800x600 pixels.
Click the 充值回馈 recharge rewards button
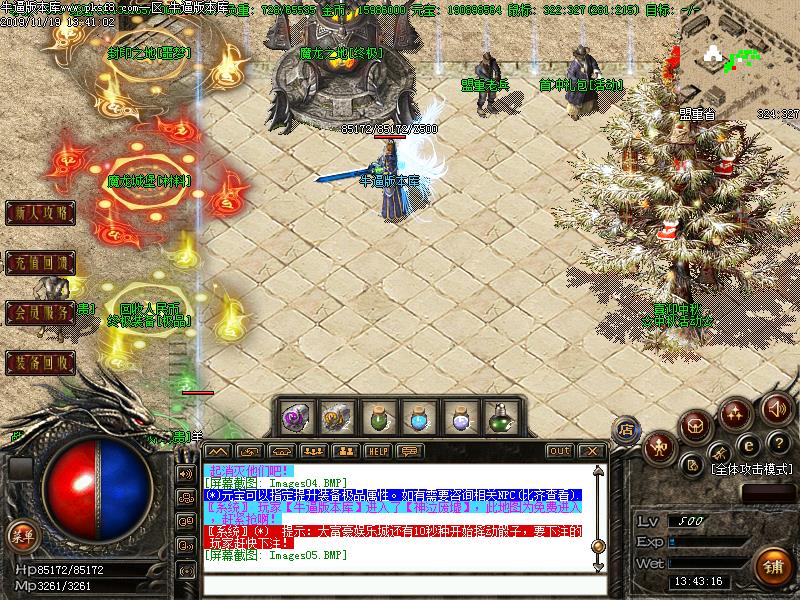point(41,264)
